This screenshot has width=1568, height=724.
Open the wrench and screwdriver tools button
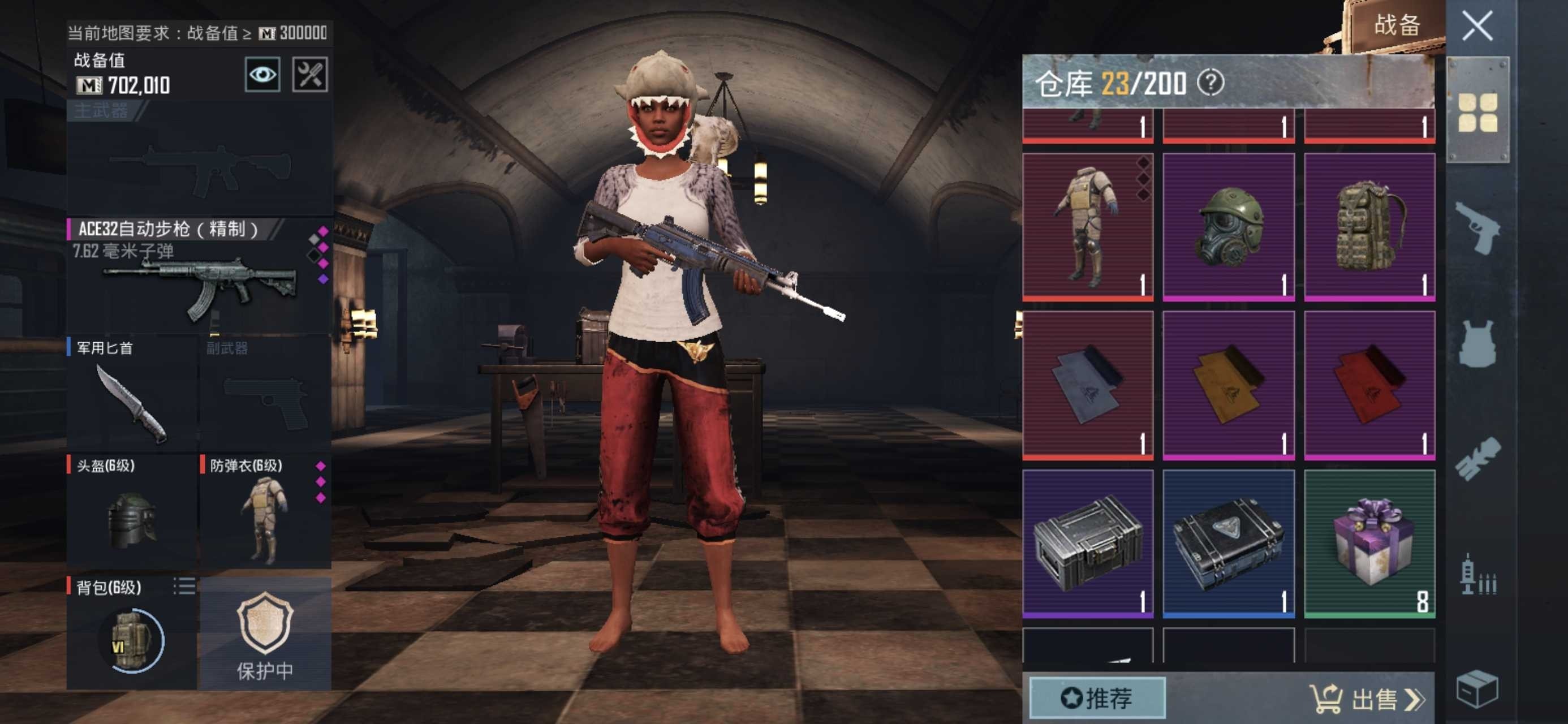coord(310,75)
